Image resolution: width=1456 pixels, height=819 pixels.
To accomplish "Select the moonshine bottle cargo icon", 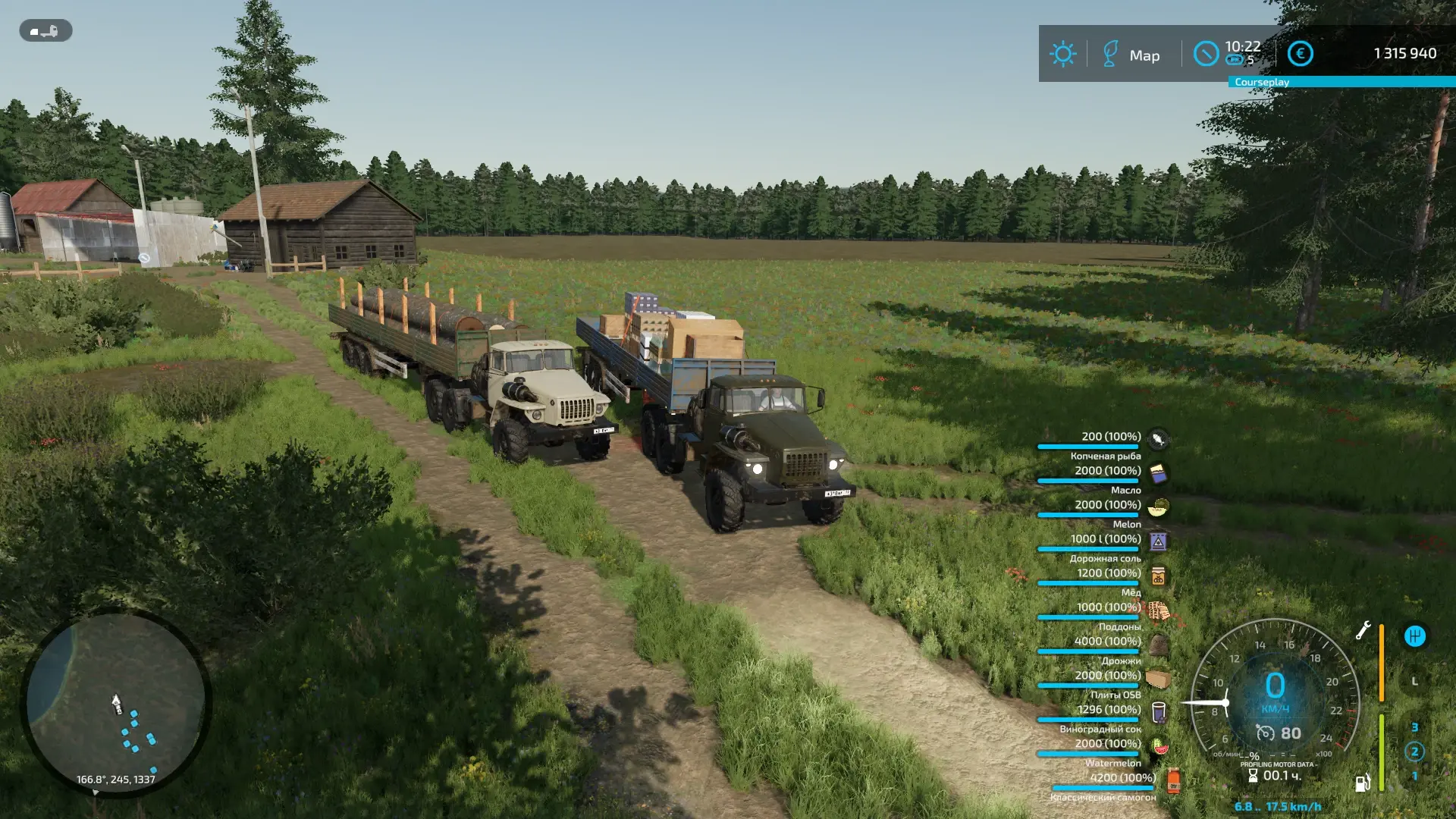I will tap(1172, 780).
